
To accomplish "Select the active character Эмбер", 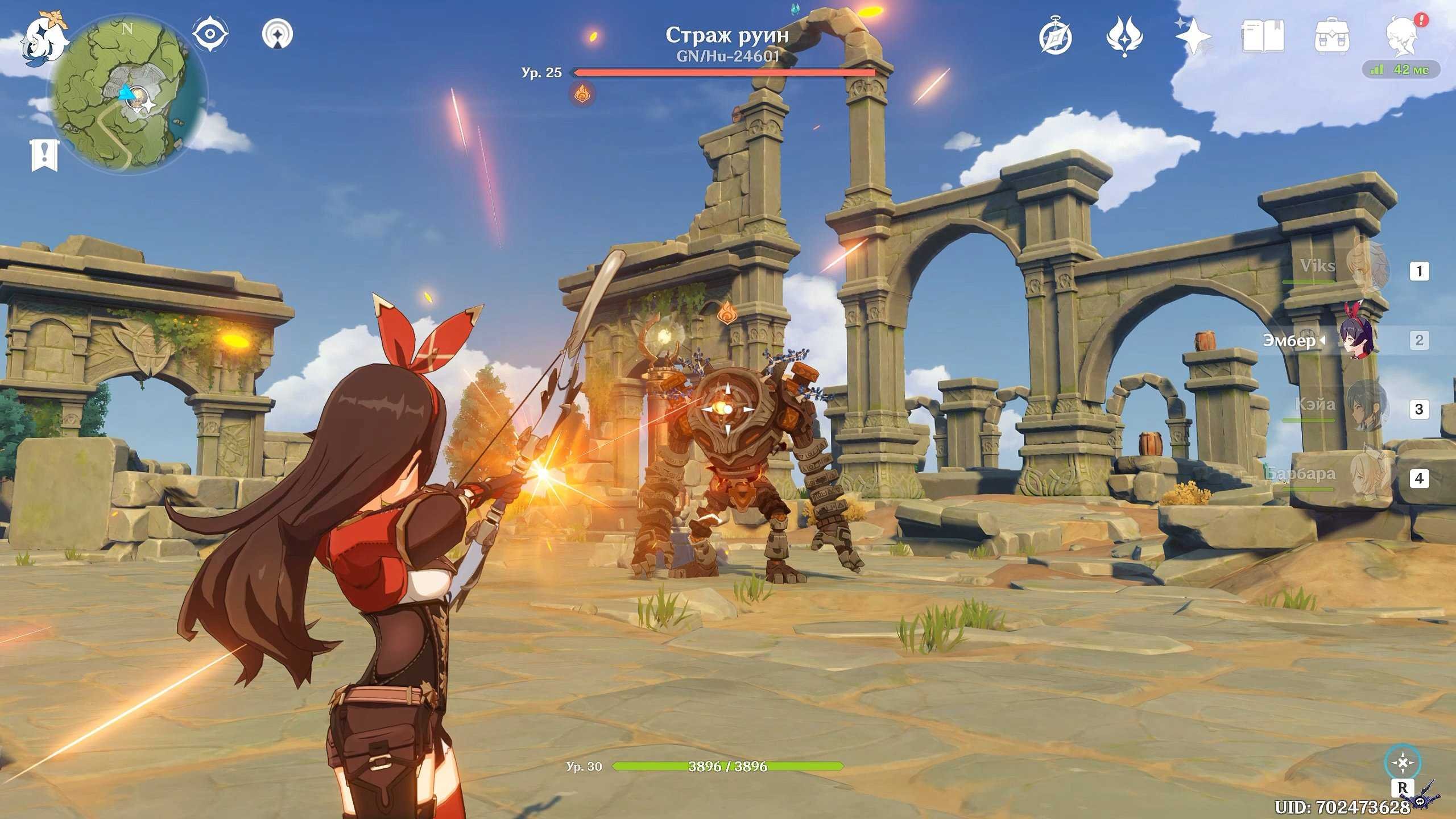I will coord(1358,341).
